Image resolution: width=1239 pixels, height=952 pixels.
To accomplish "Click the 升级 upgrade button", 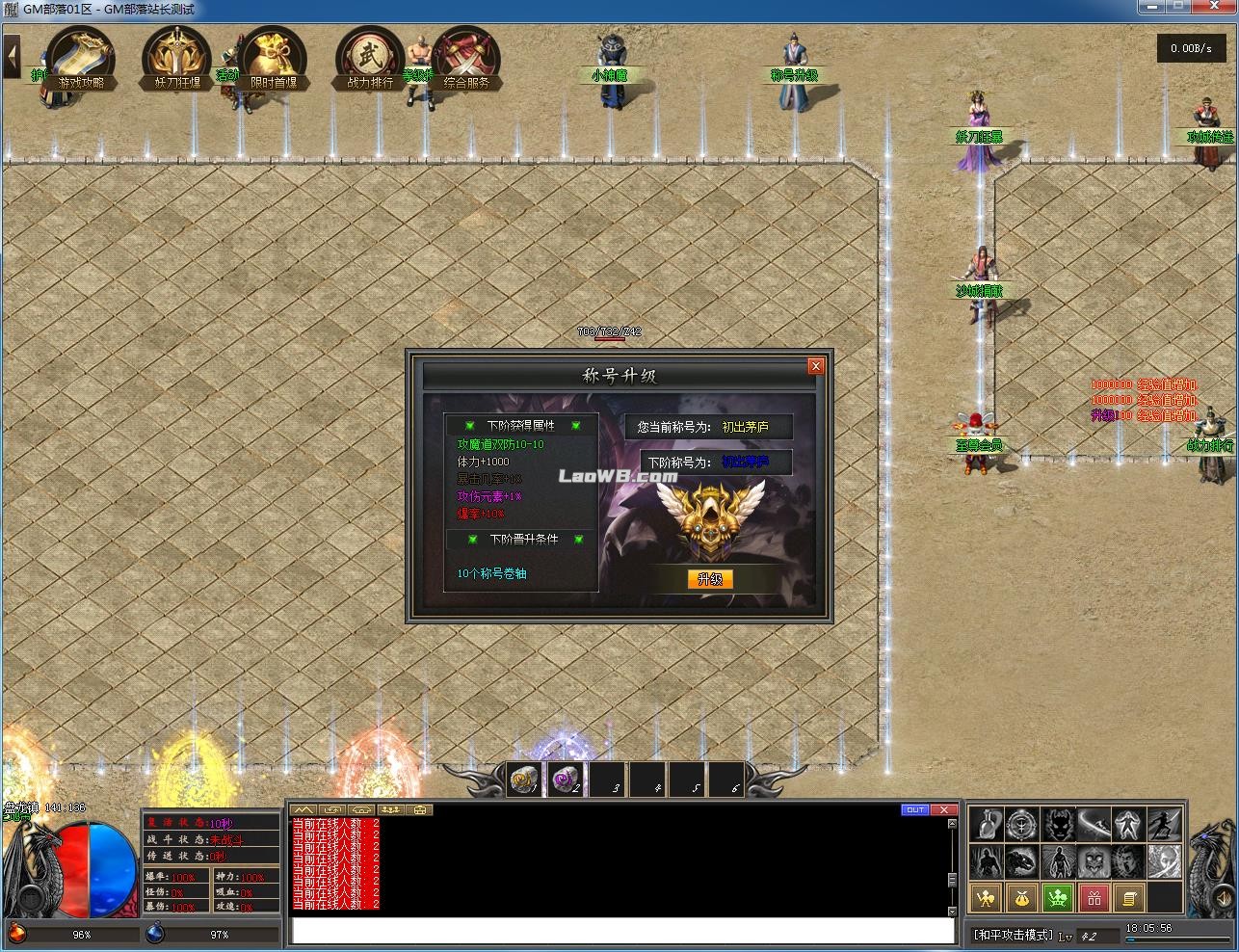I will (x=710, y=579).
